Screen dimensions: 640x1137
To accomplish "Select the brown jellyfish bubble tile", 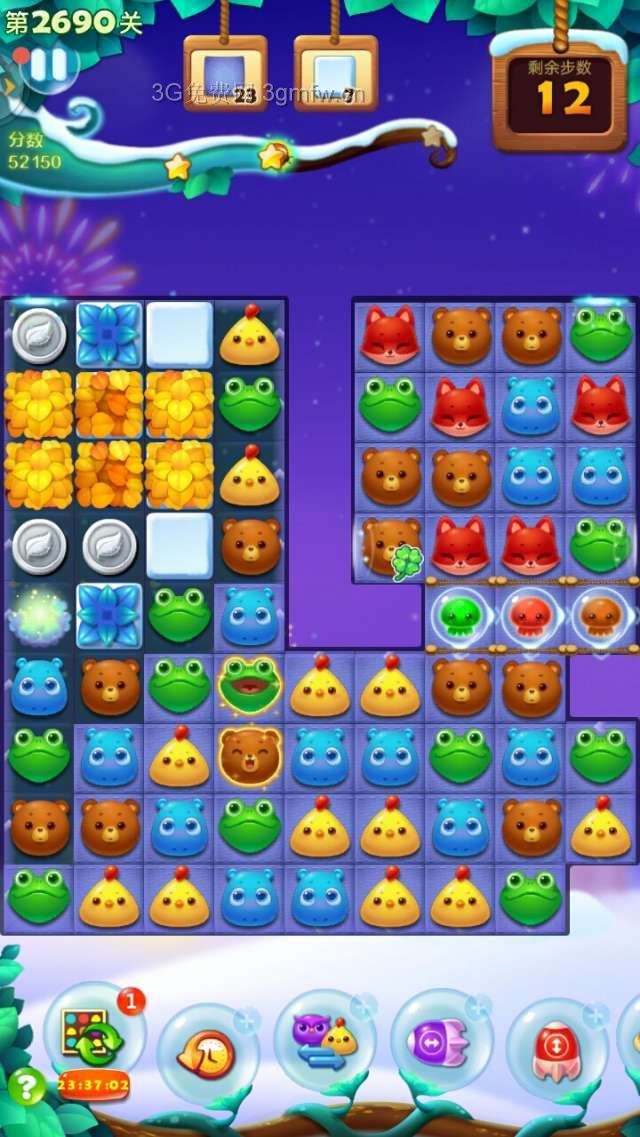I will click(601, 616).
